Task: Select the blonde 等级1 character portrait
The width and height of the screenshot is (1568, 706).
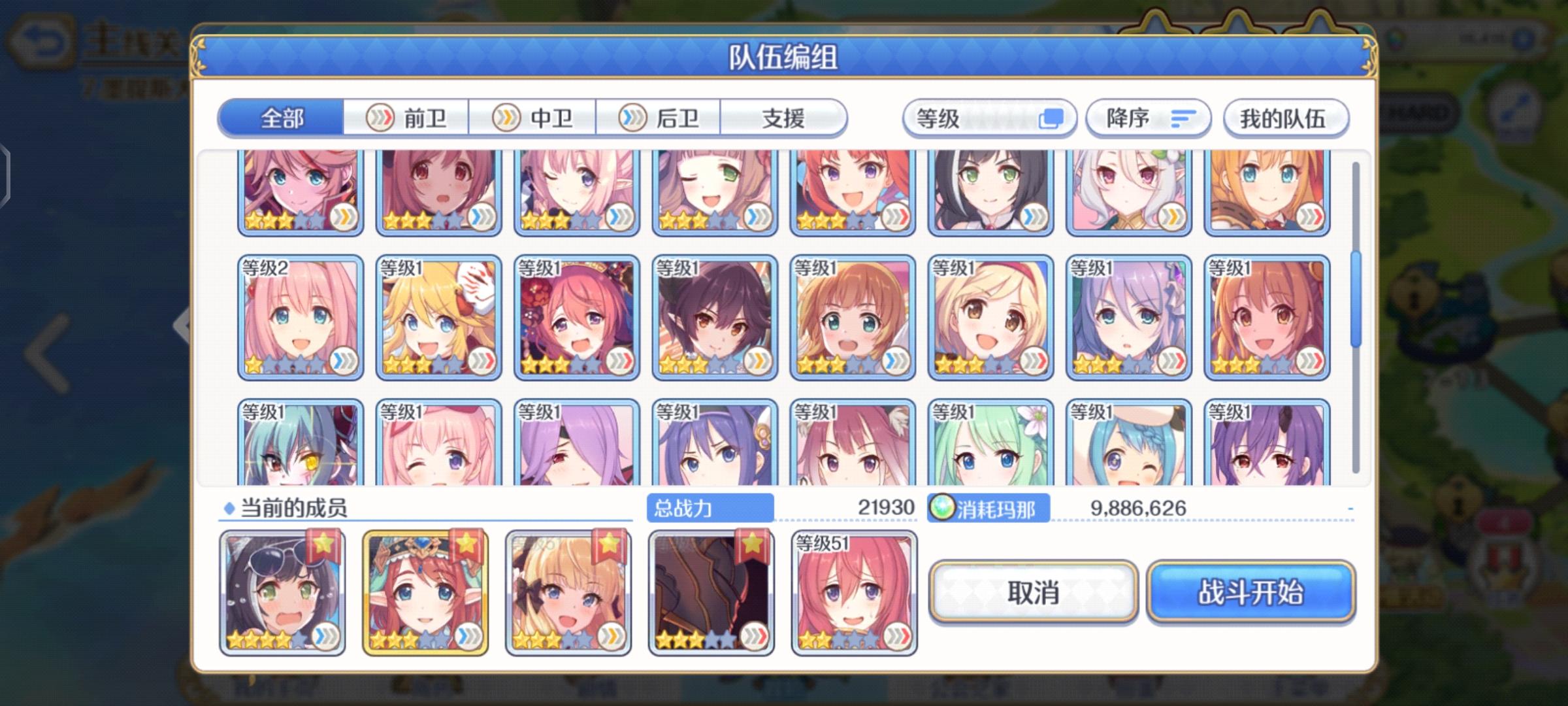Action: (x=438, y=318)
